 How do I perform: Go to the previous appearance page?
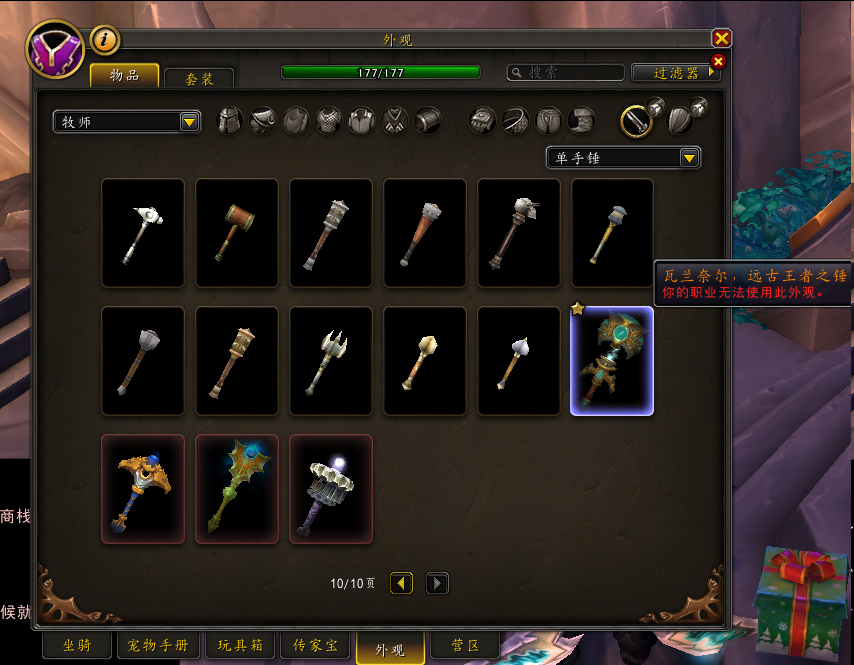tap(401, 583)
